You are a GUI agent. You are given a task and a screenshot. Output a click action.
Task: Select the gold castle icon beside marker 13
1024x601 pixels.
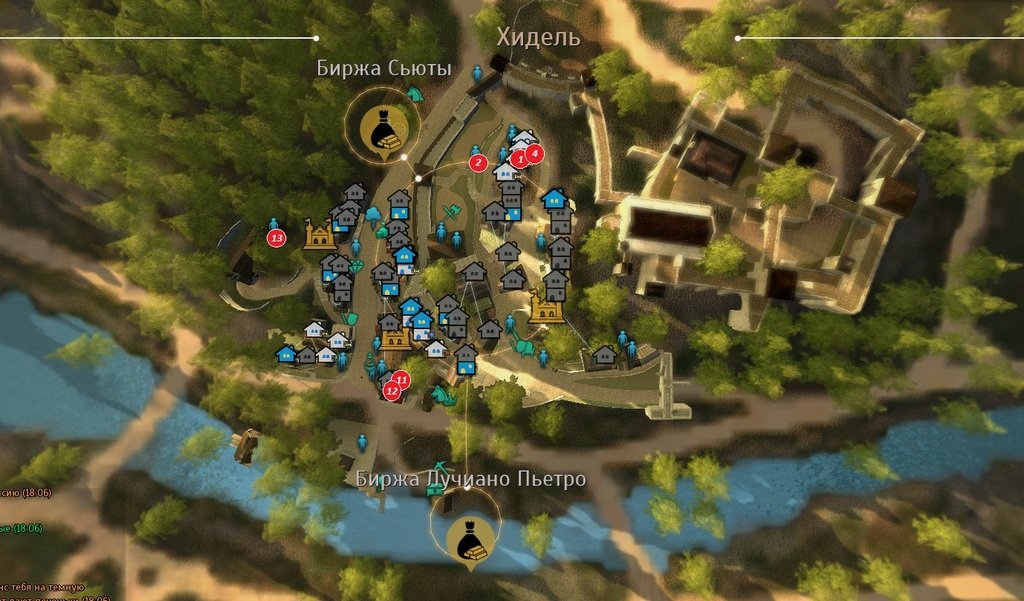pos(320,235)
